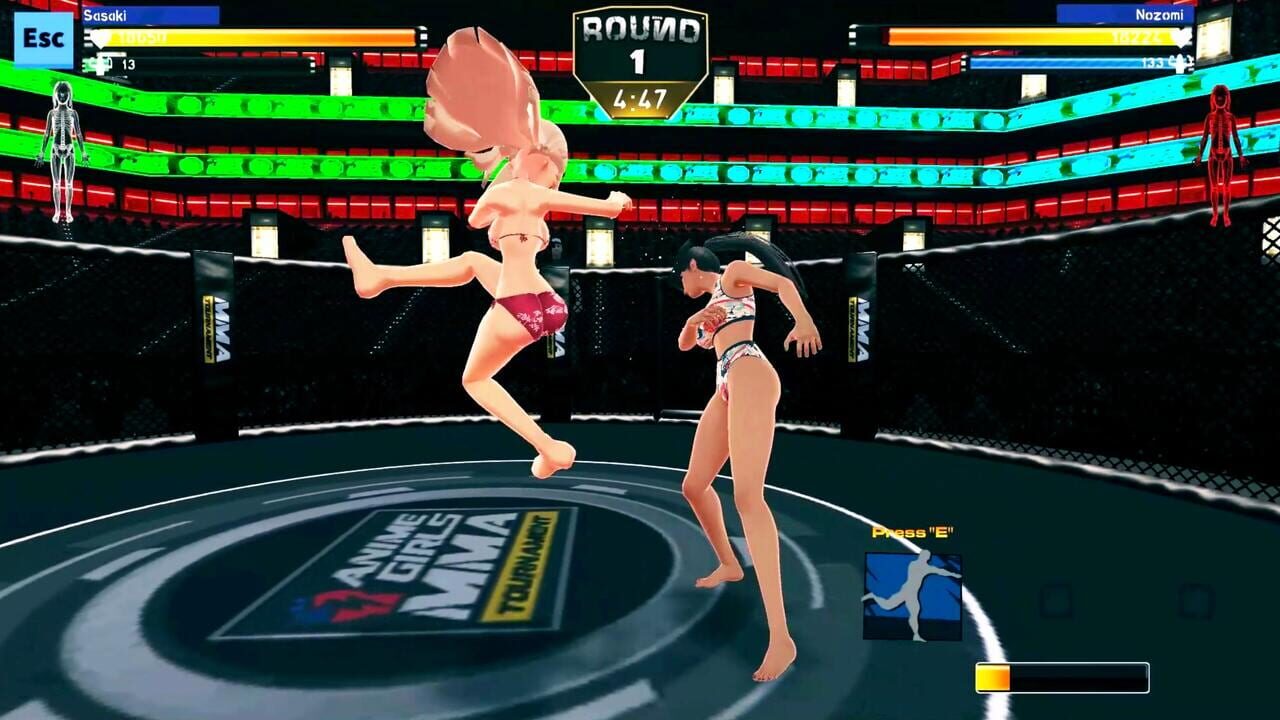Click the first empty ability slot
Image resolution: width=1280 pixels, height=720 pixels.
point(1057,601)
